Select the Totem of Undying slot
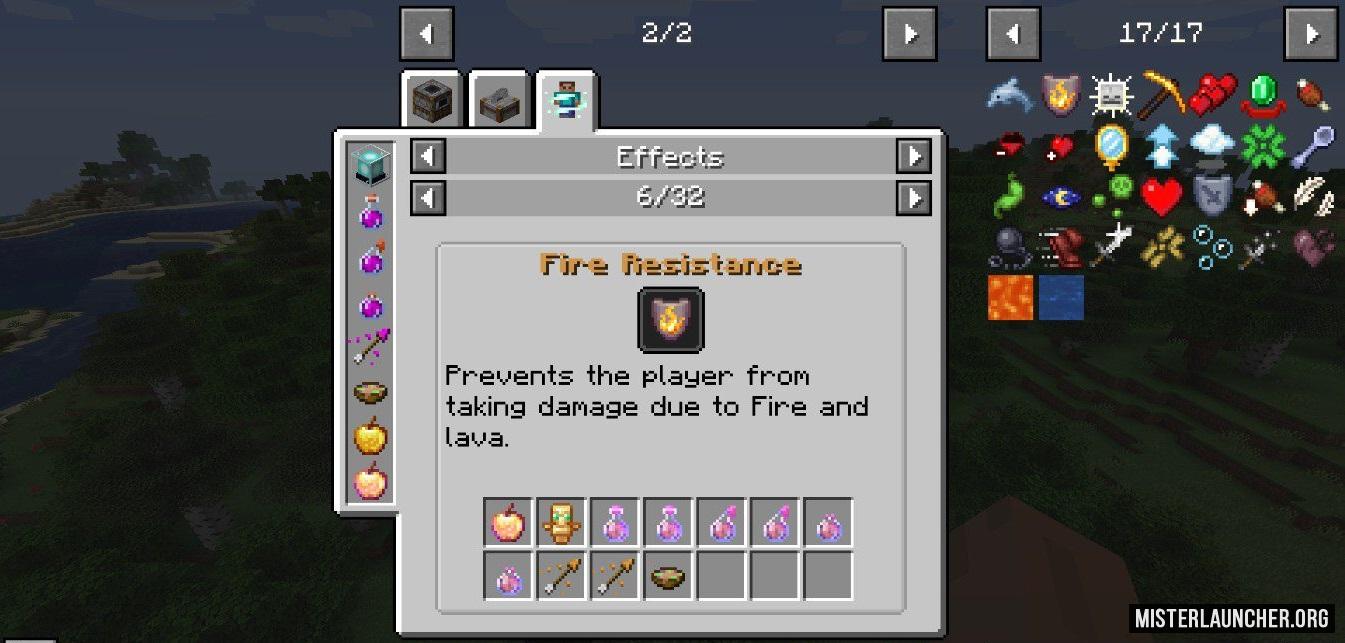This screenshot has height=643, width=1345. (x=561, y=523)
